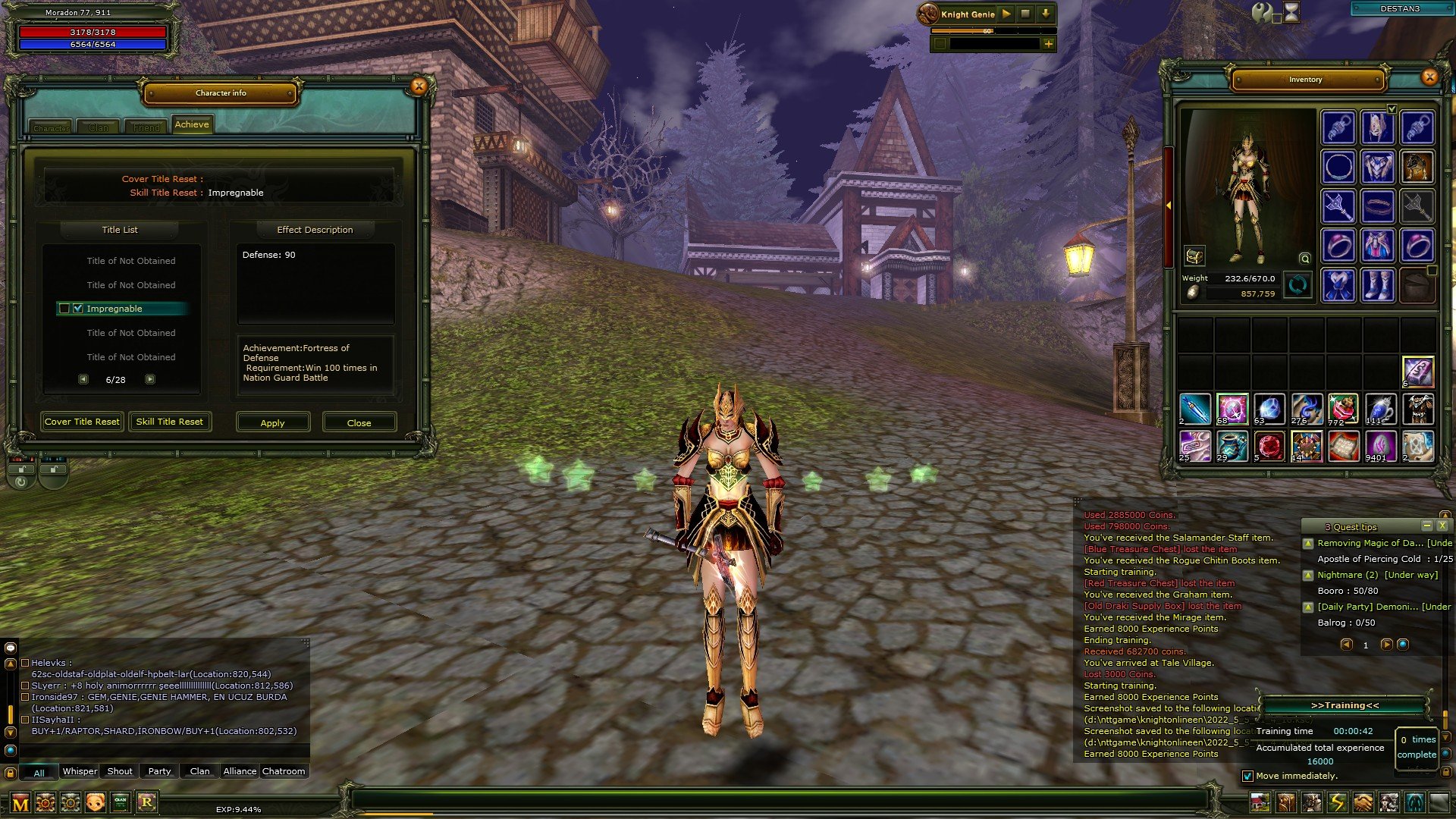Click the Cover Title Reset button
Viewport: 1456px width, 819px height.
coord(82,422)
